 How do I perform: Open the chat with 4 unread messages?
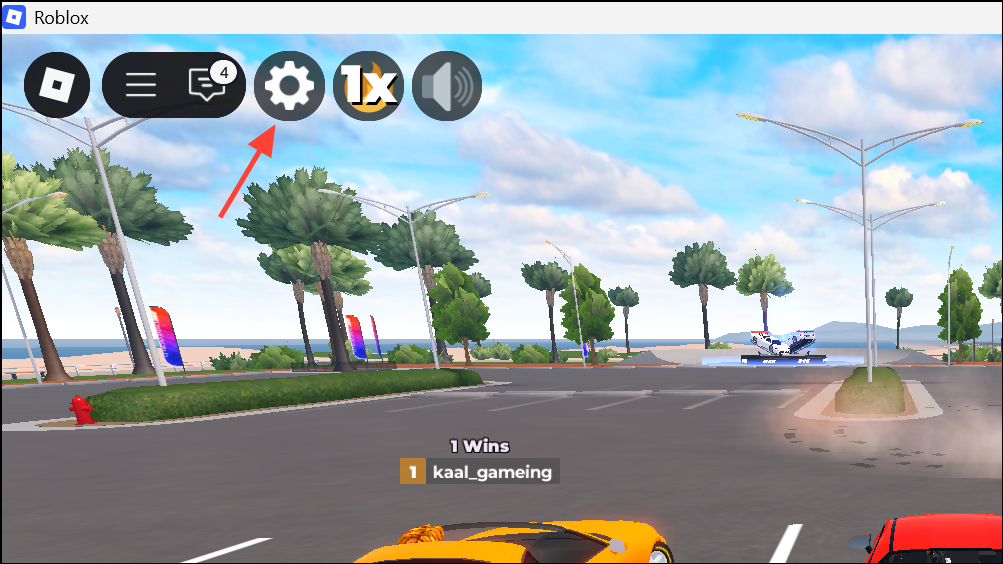tap(207, 85)
